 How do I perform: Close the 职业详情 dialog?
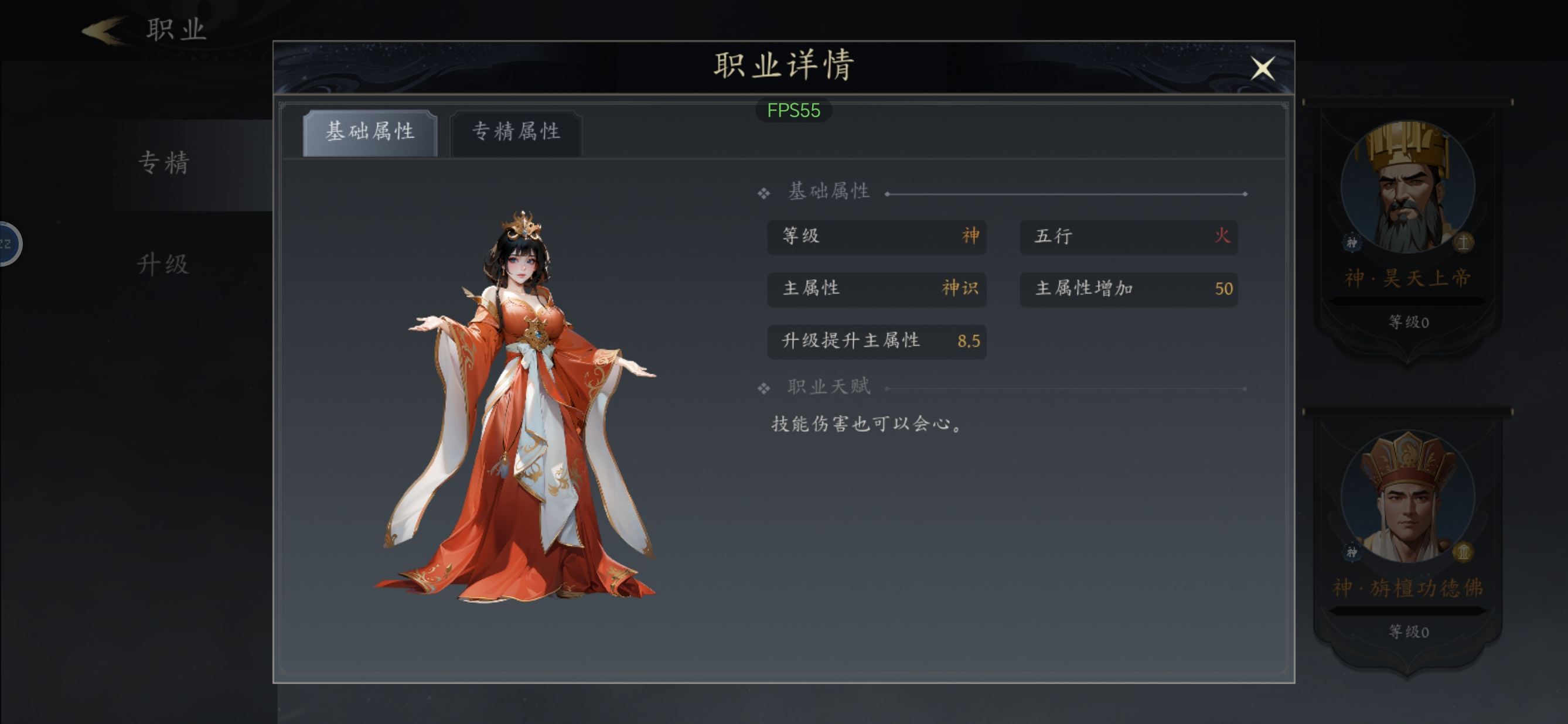tap(1264, 69)
